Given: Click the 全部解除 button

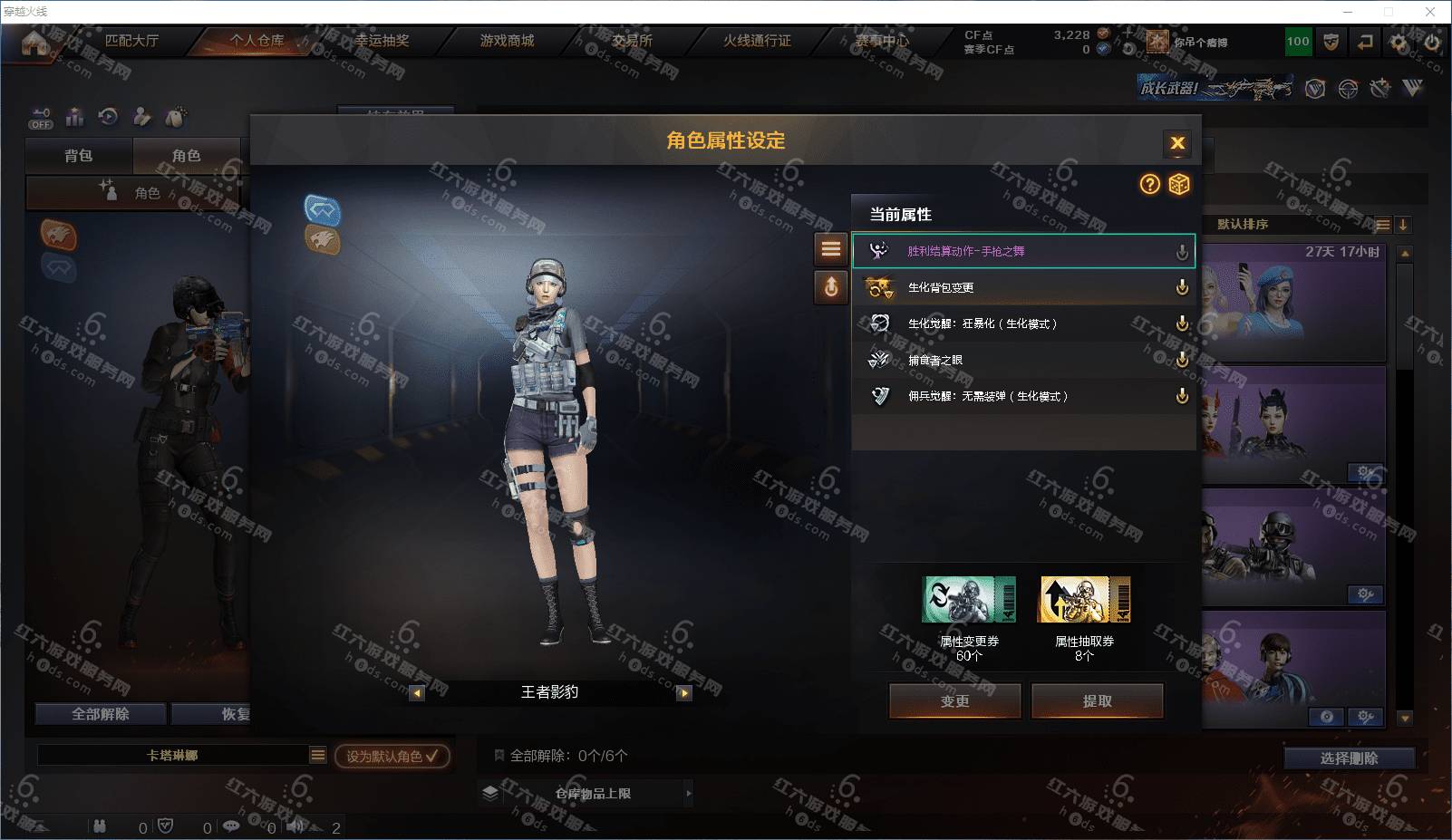Looking at the screenshot, I should [101, 714].
